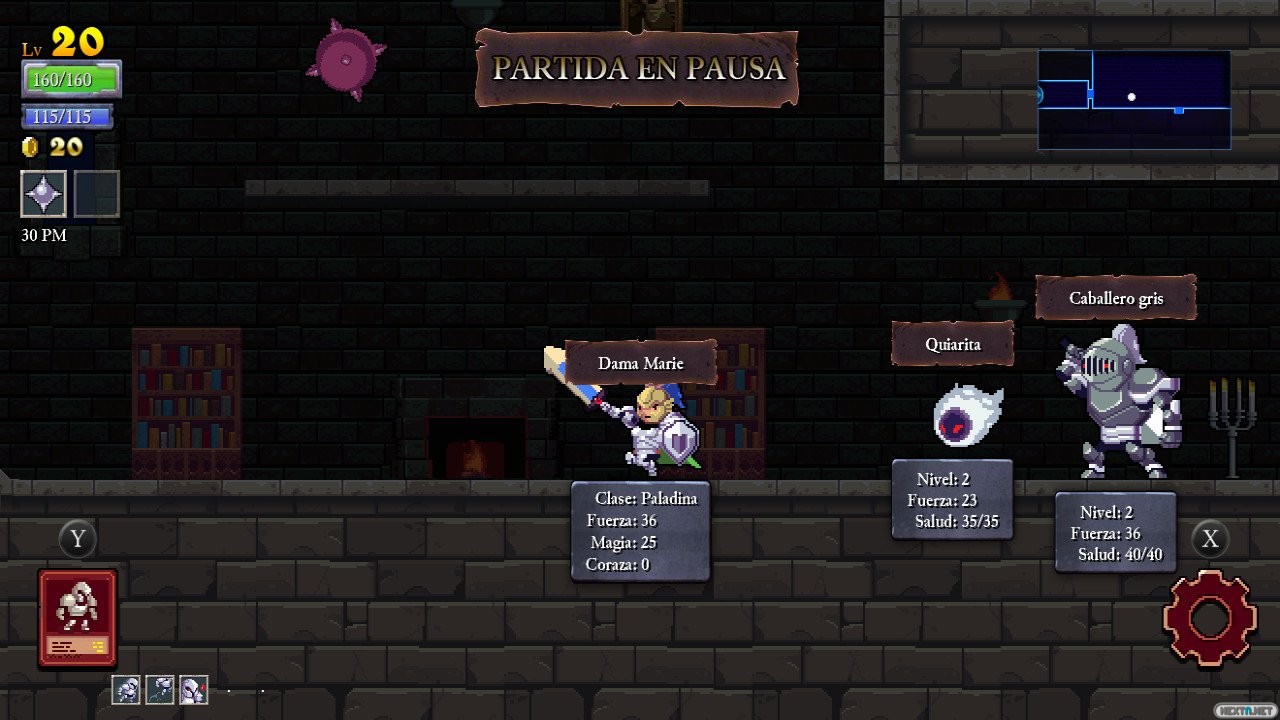Select the empty slot beside the spell icon
The image size is (1280, 720).
97,194
